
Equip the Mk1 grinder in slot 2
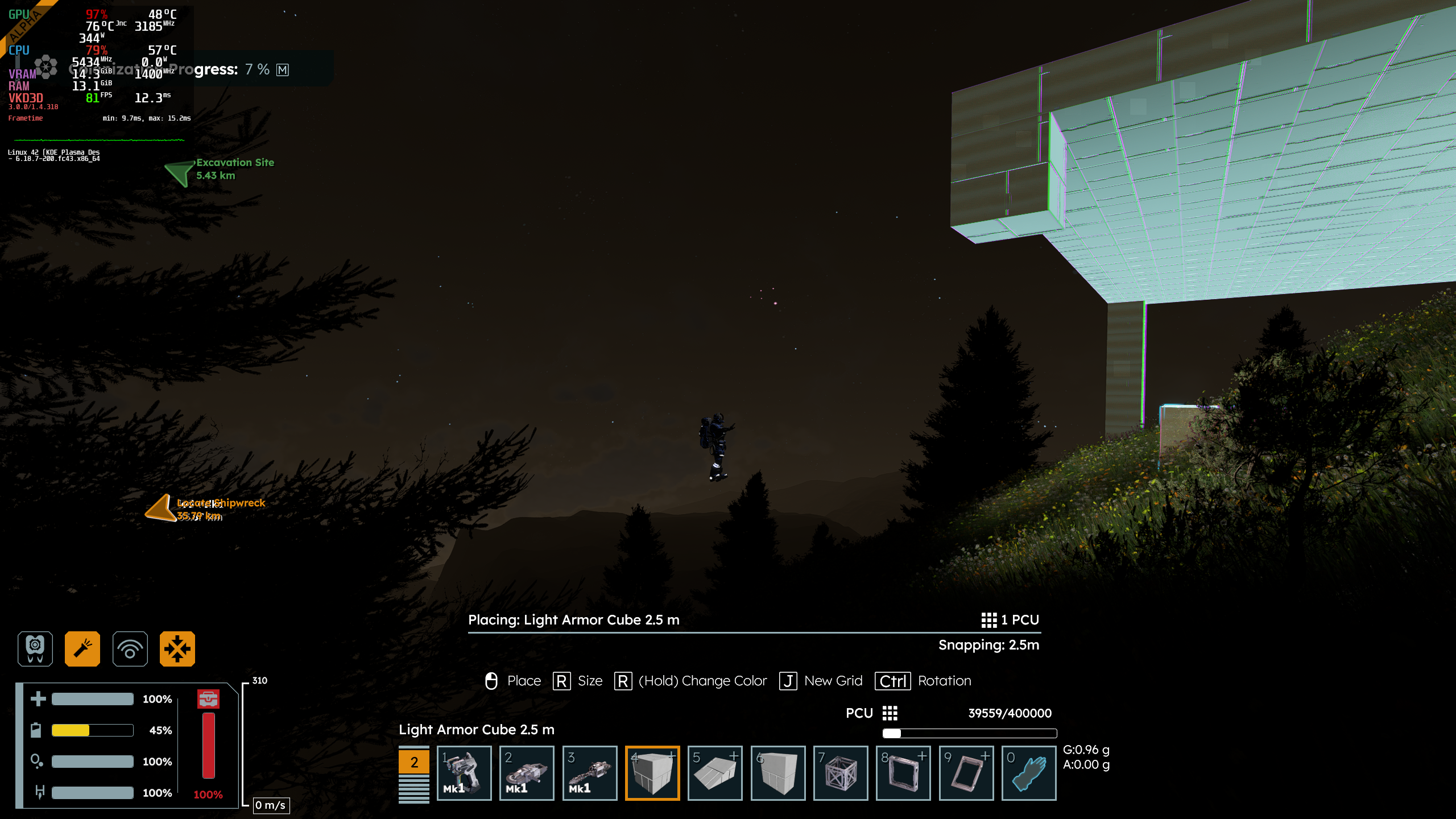coord(526,772)
